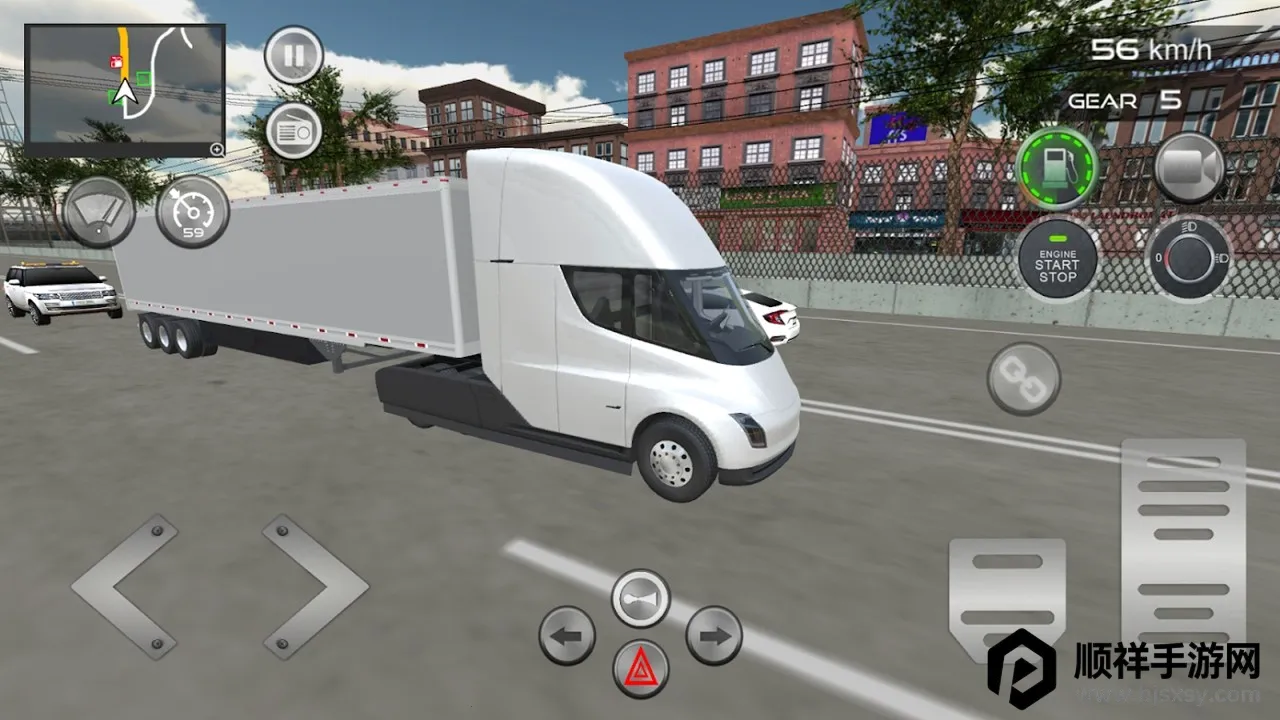Open the radio

293,130
